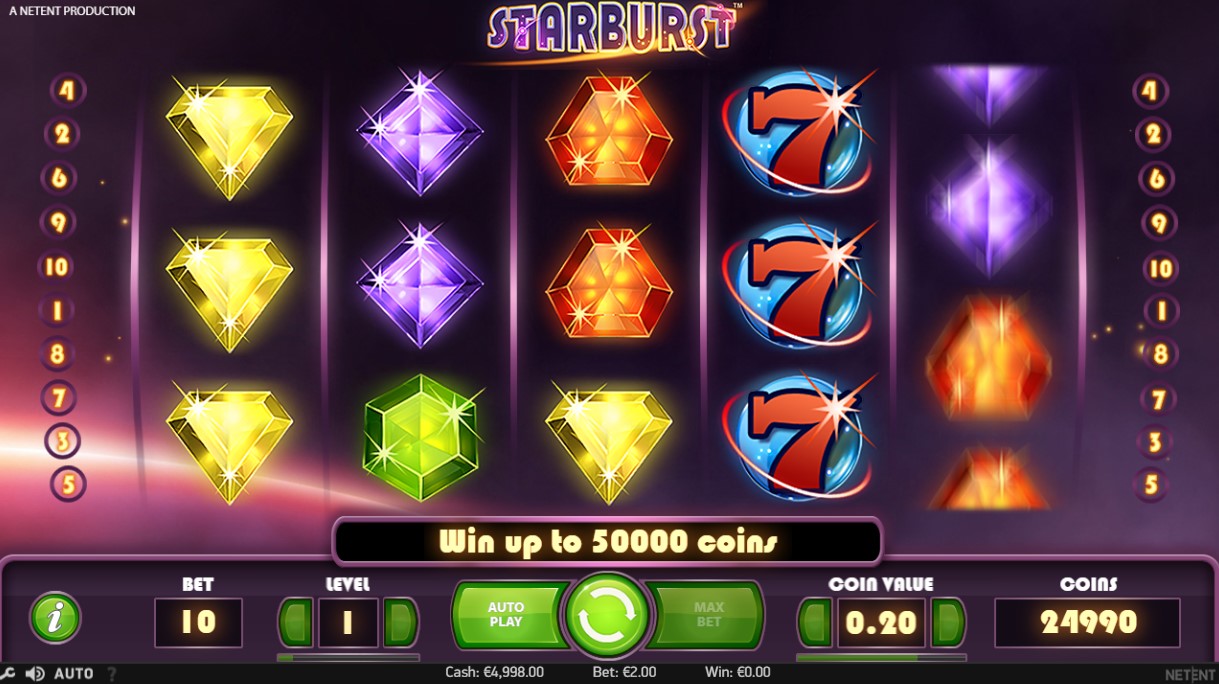Select the Max Bet button
The height and width of the screenshot is (684, 1219).
click(708, 614)
